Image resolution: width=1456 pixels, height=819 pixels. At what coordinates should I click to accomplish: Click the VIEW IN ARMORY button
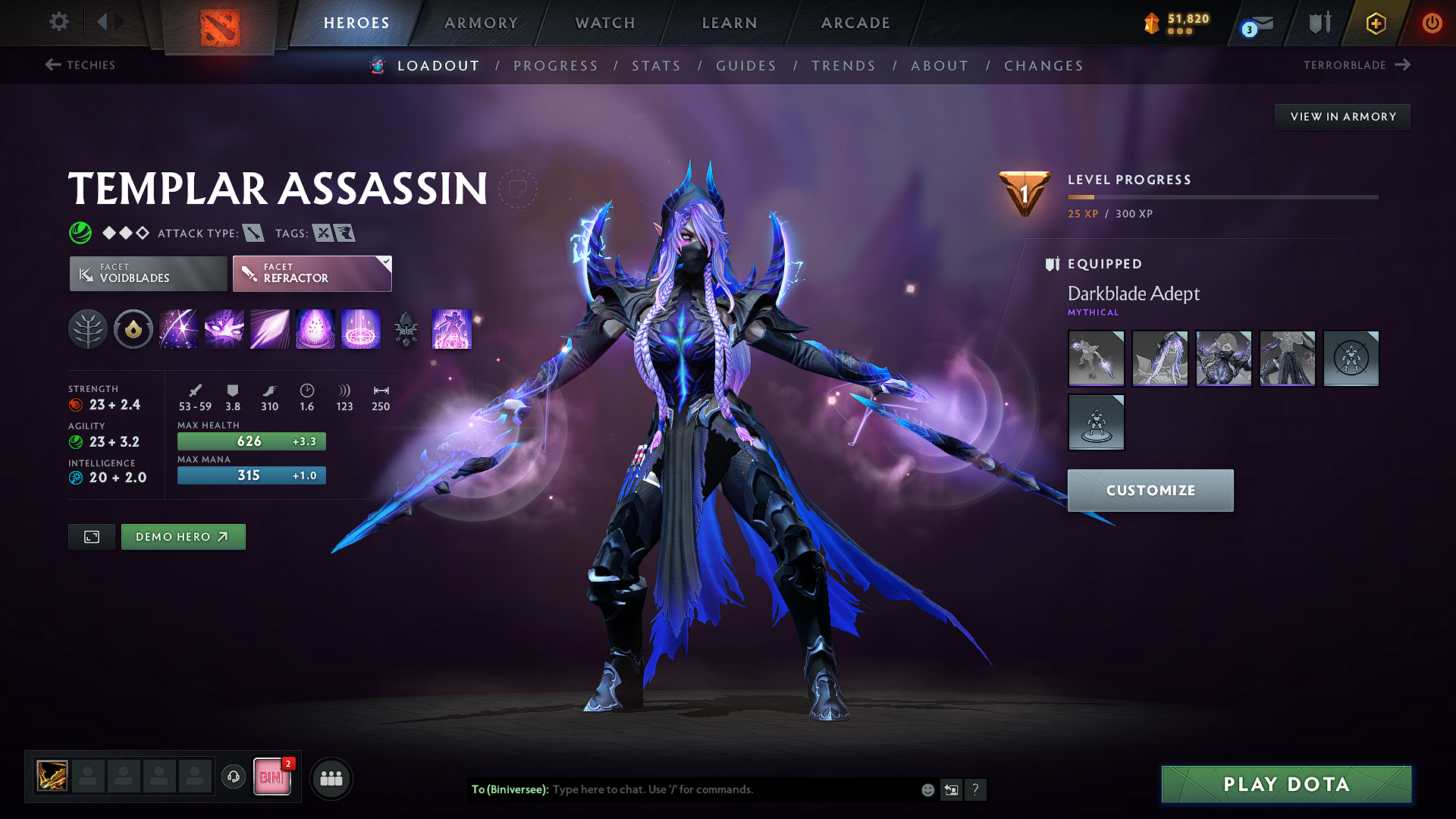click(x=1342, y=116)
